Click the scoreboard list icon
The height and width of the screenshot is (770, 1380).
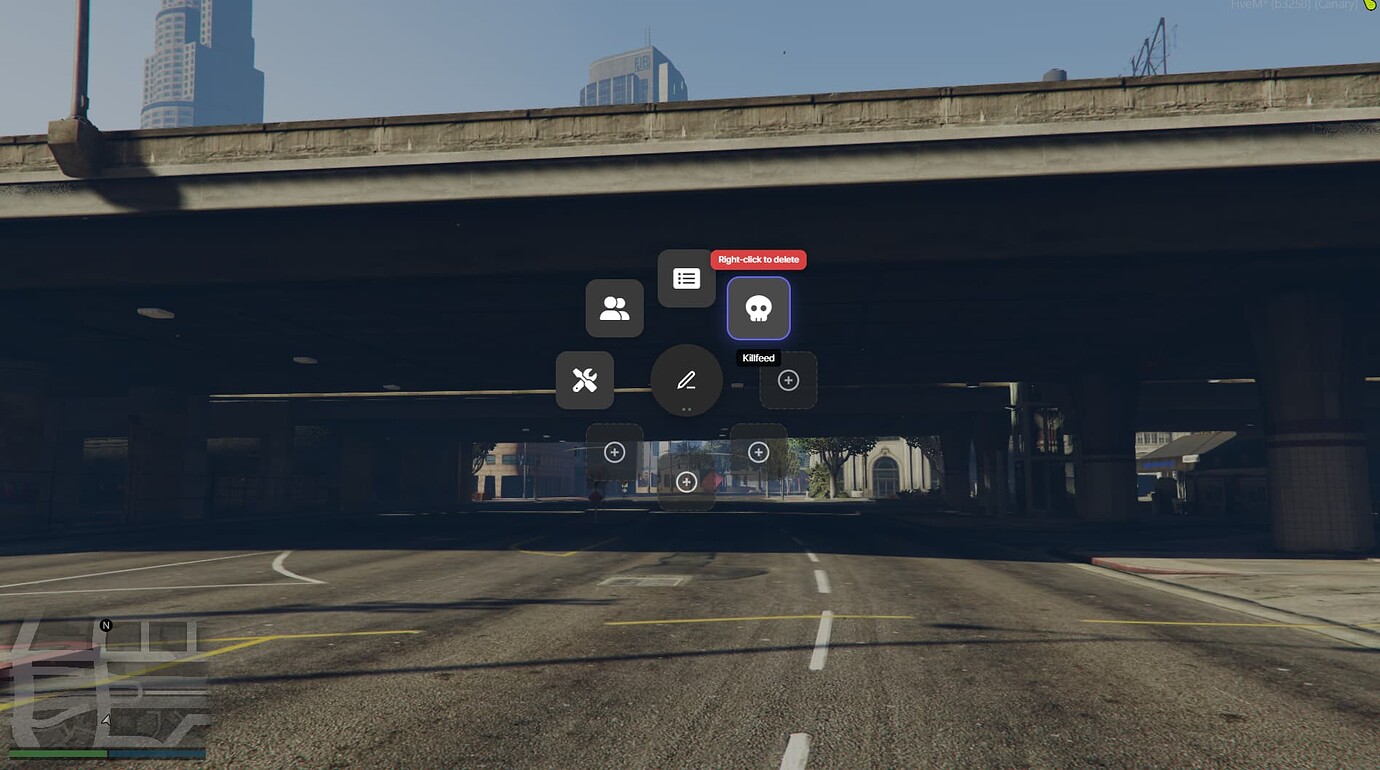coord(686,277)
